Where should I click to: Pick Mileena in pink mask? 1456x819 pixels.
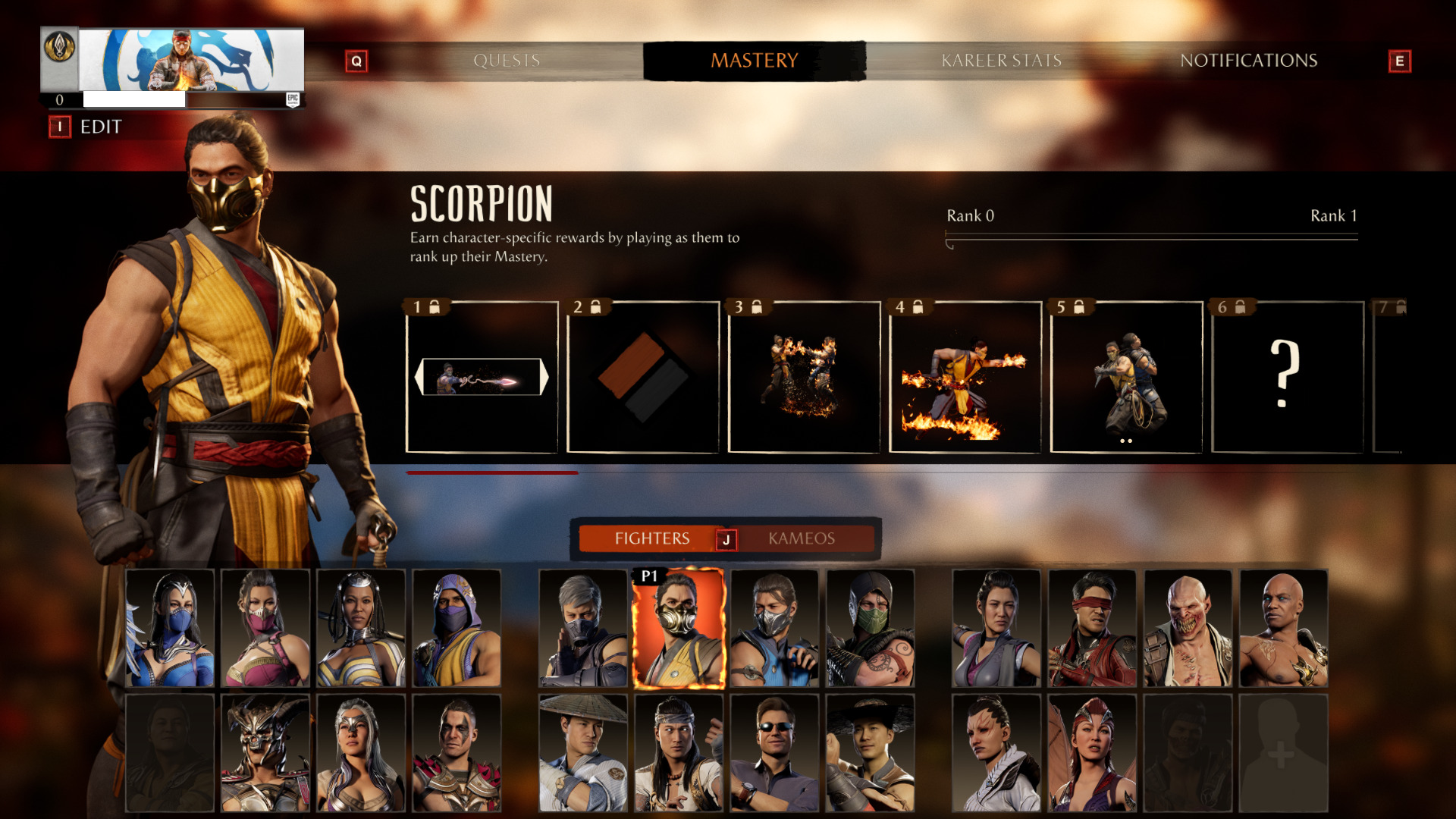pos(265,629)
